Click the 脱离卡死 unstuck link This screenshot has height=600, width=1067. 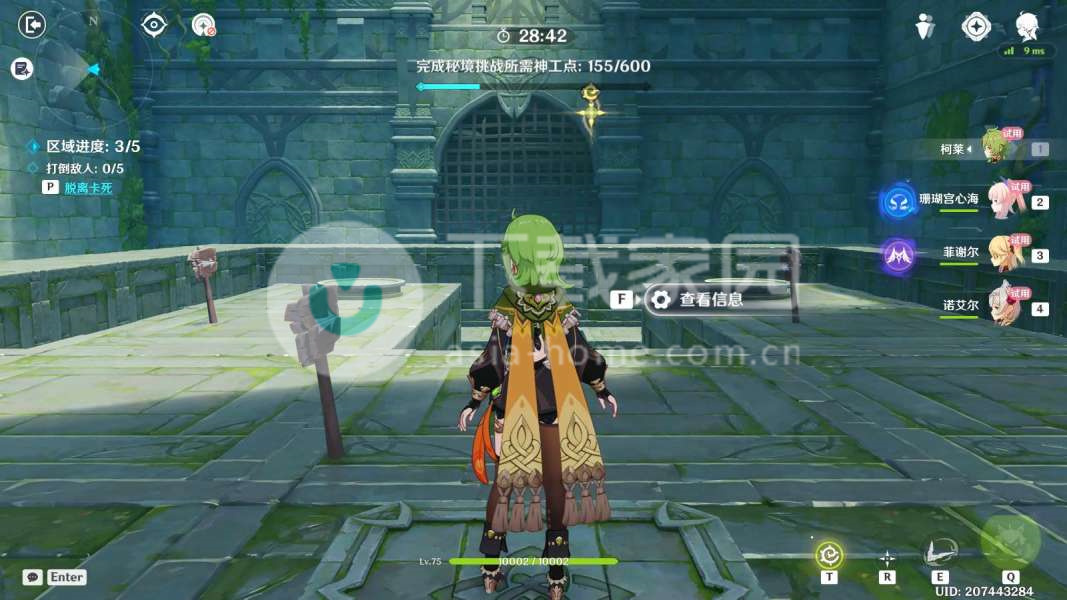(x=90, y=187)
